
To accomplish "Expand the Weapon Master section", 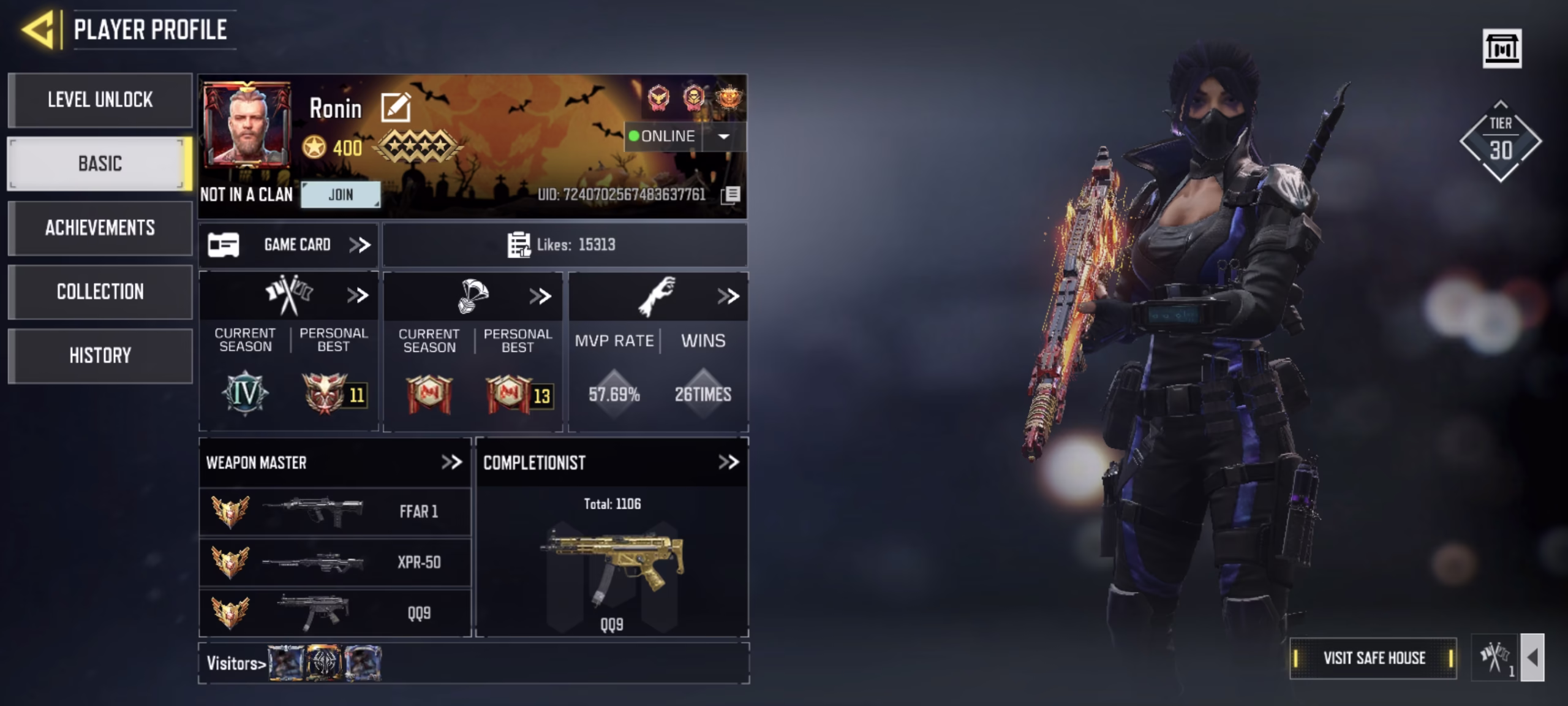I will tap(451, 462).
